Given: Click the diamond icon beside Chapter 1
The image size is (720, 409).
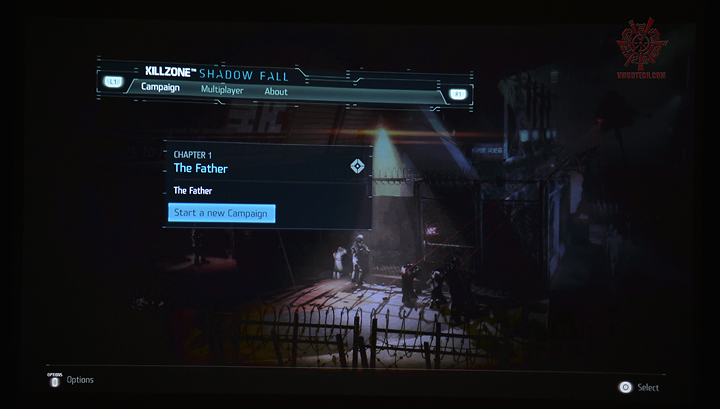Looking at the screenshot, I should [357, 166].
